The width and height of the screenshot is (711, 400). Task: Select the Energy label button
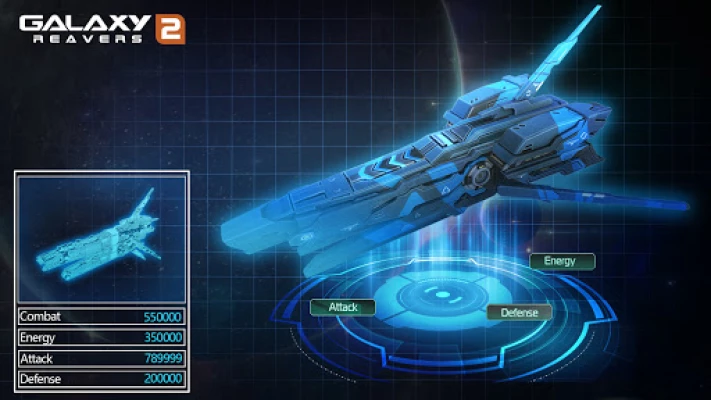tap(561, 261)
